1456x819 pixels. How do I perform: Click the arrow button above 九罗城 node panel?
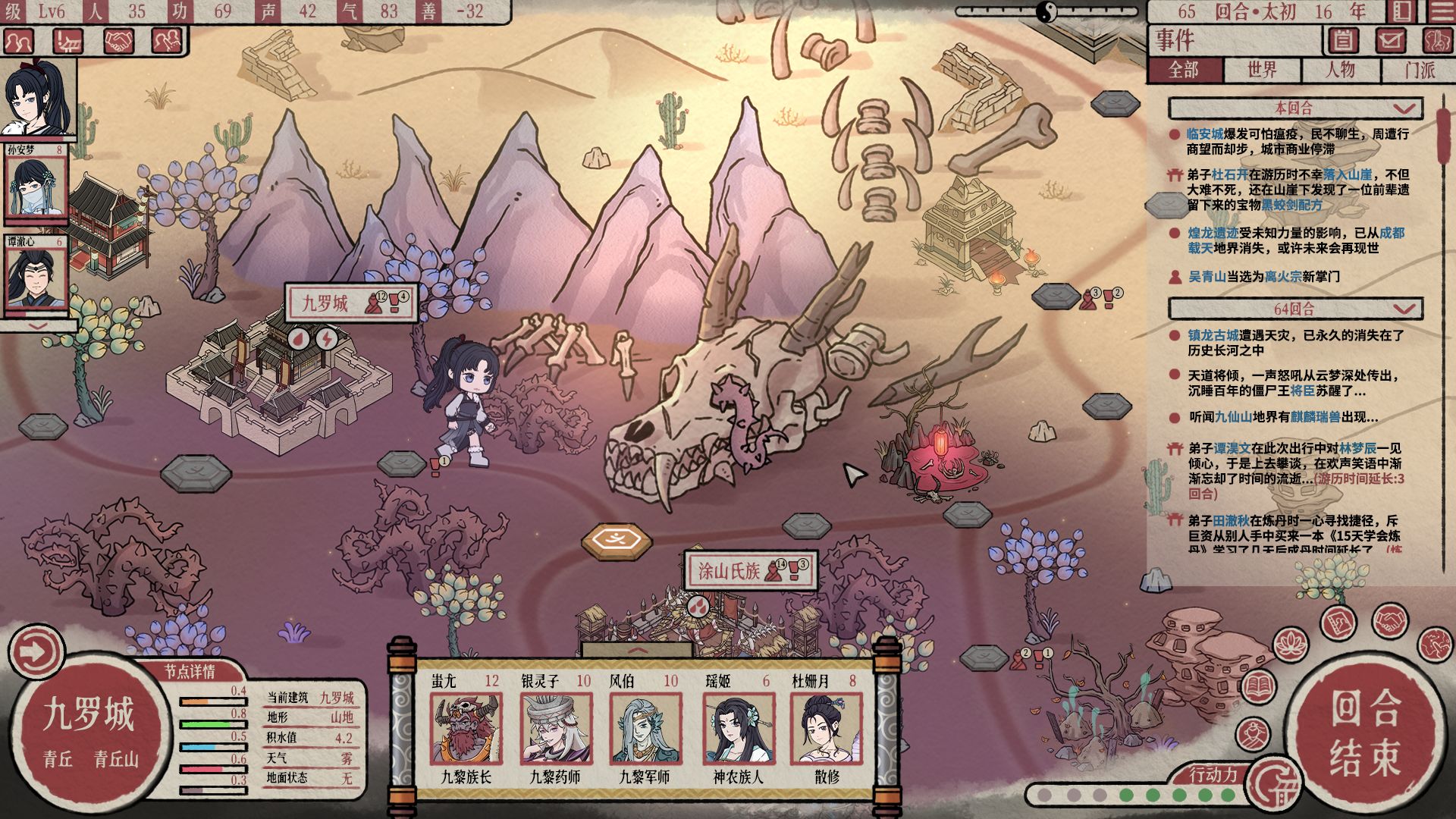pyautogui.click(x=36, y=651)
